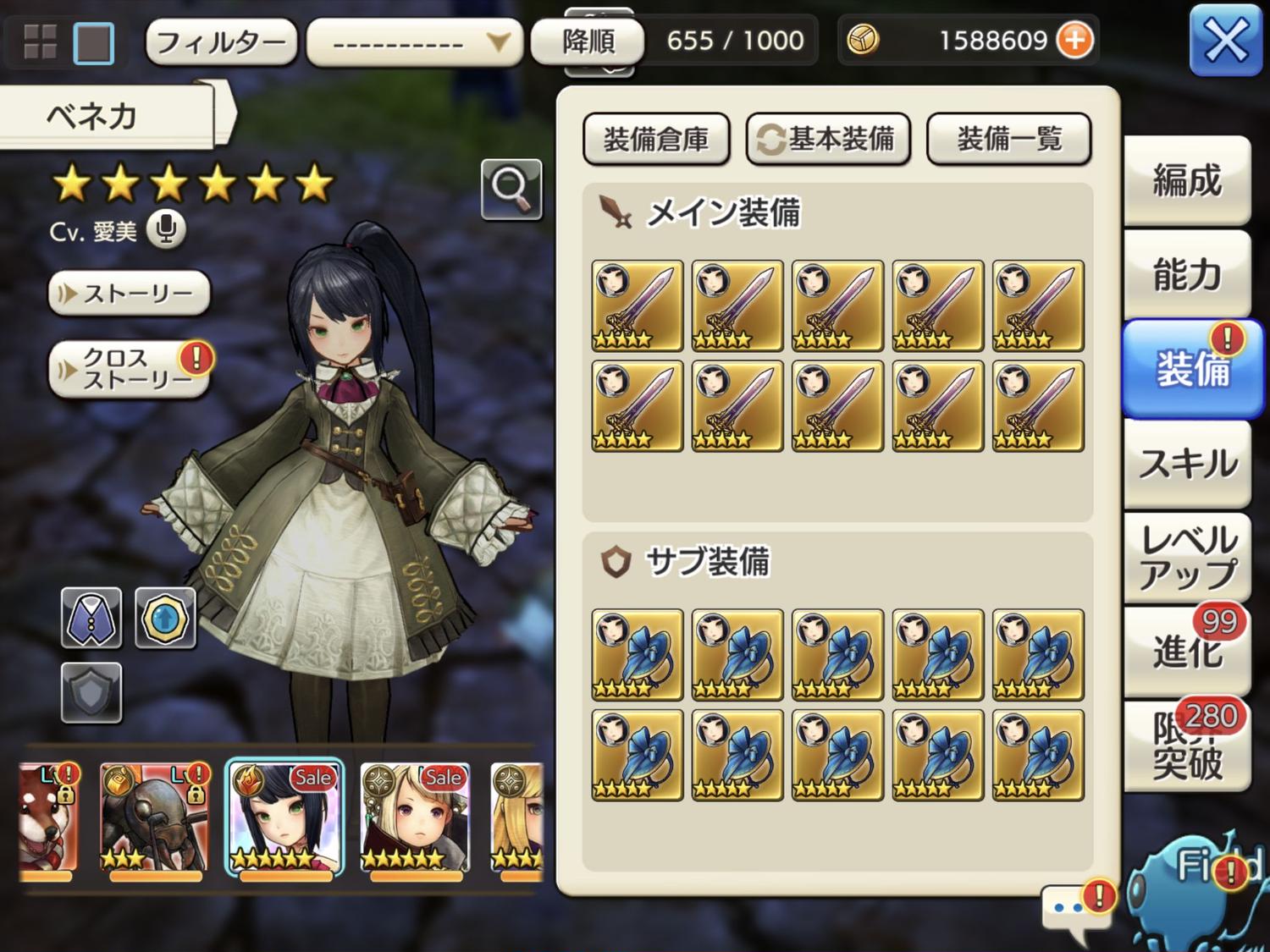Go to the レベルアップ level up tab
1270x952 pixels.
pos(1187,557)
